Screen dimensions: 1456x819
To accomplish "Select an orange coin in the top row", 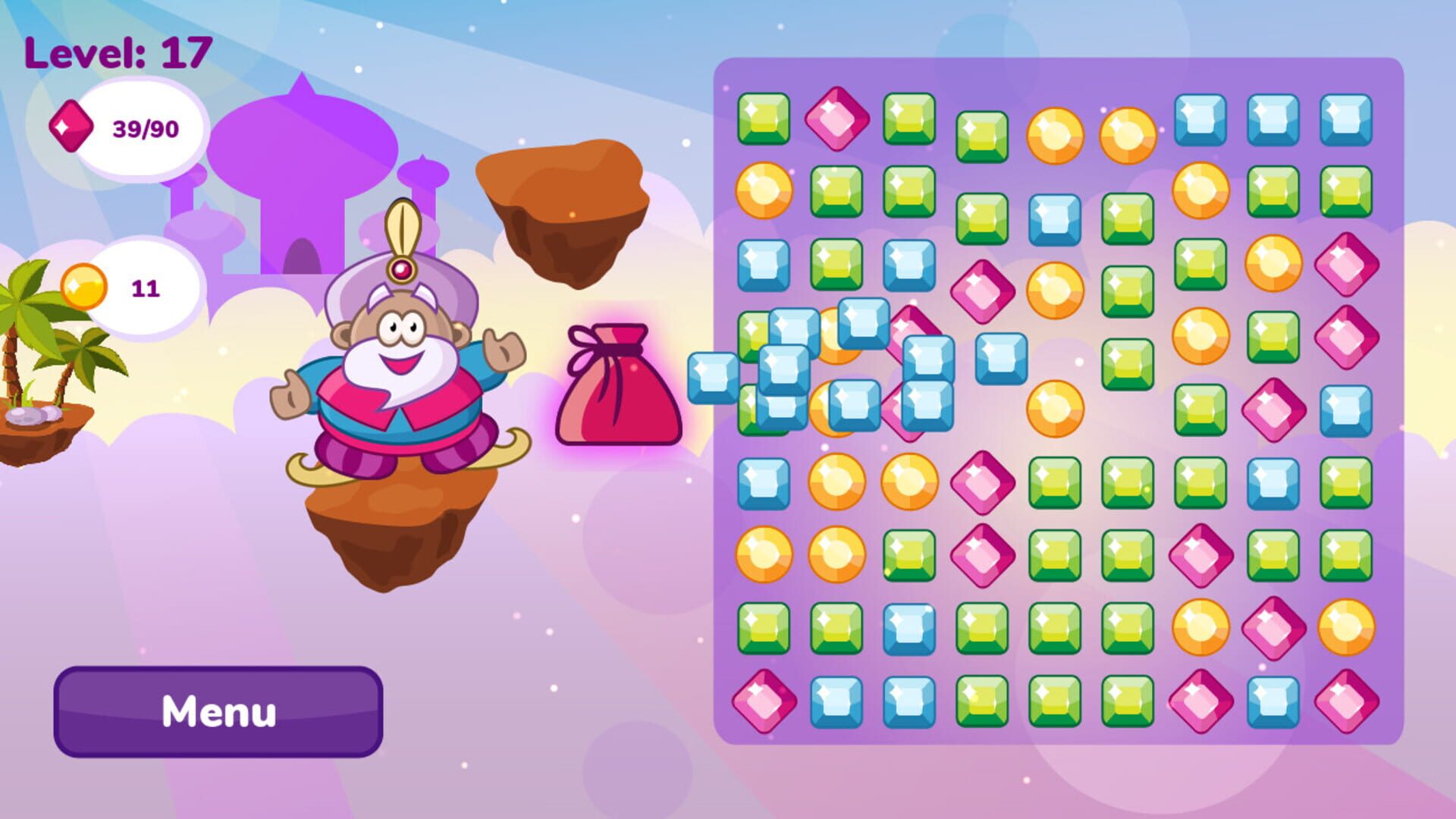I will 1054,136.
